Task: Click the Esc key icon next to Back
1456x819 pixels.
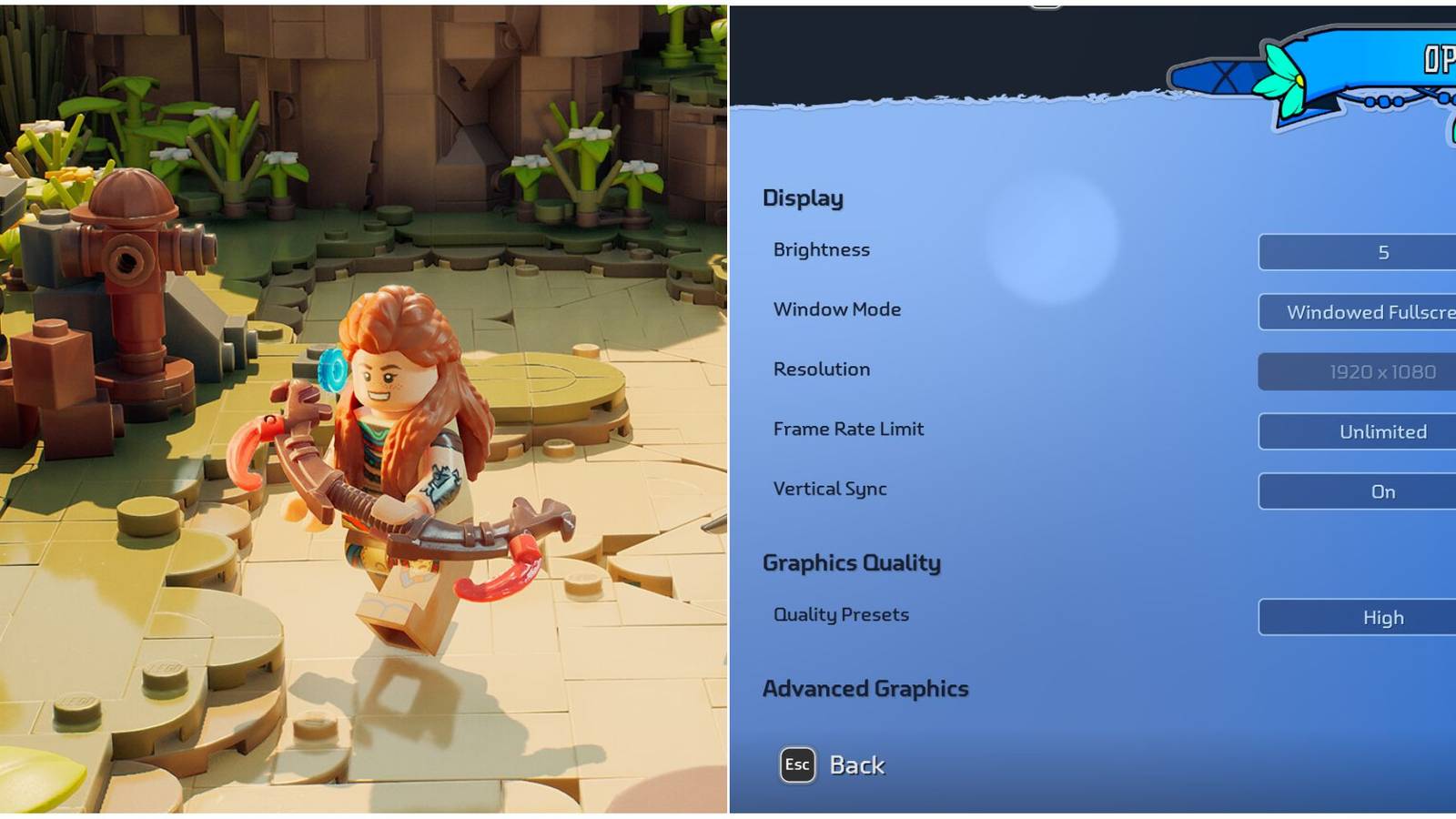Action: tap(796, 765)
